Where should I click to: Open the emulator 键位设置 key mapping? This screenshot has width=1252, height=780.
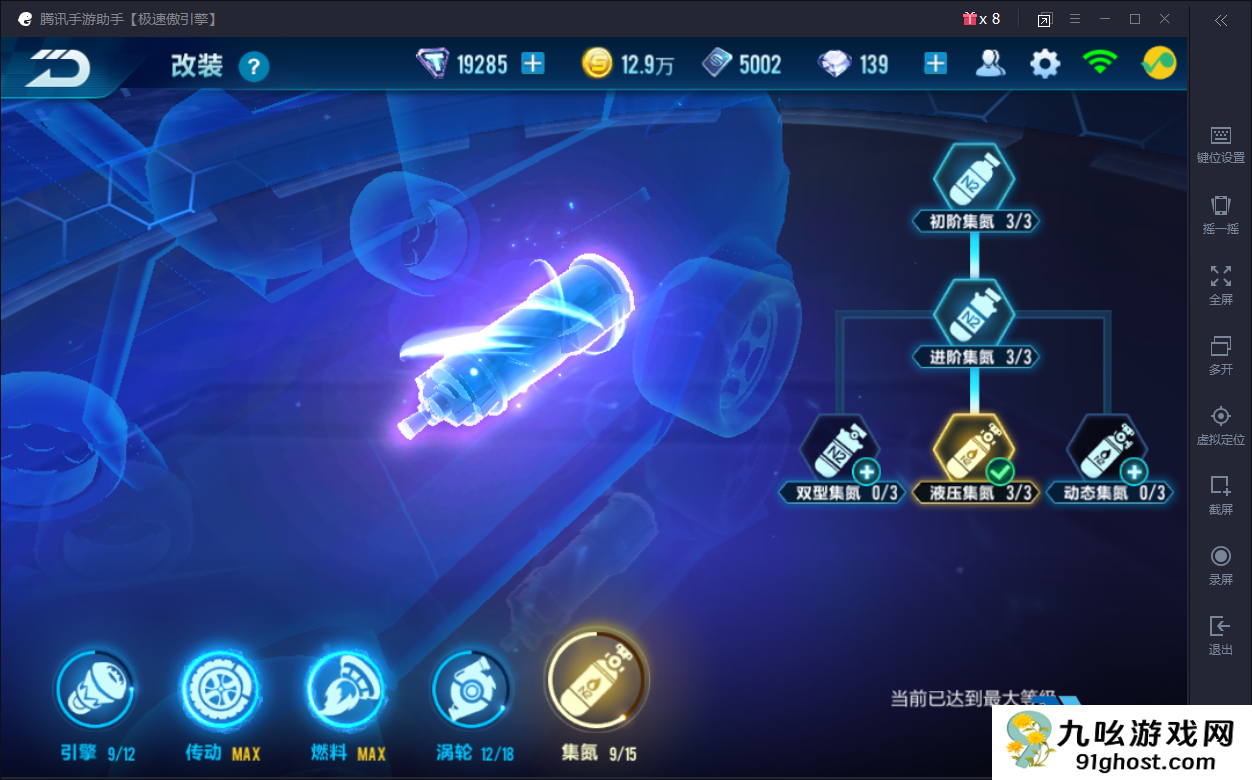[1220, 144]
